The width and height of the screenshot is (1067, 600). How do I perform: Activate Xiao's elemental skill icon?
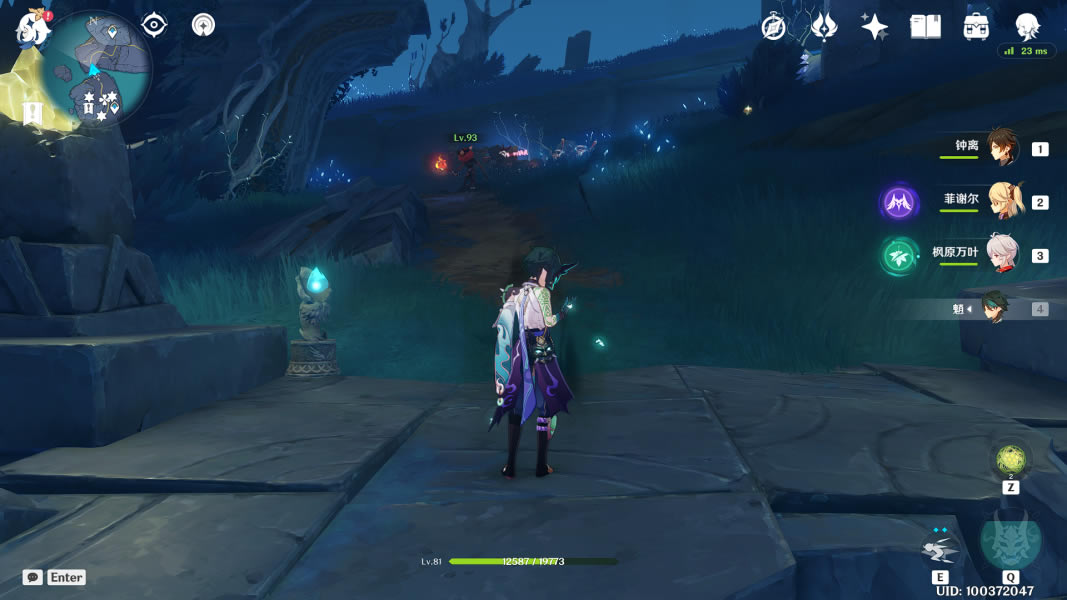[x=940, y=549]
